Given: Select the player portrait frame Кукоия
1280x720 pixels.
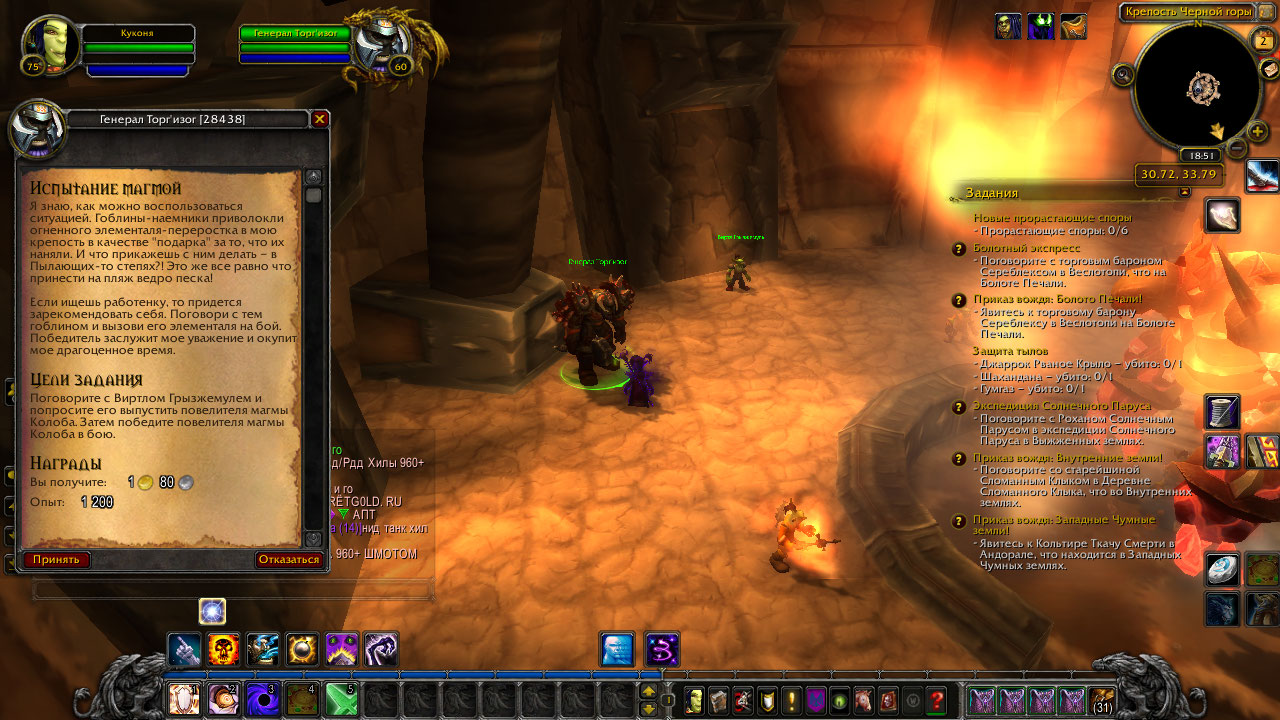Looking at the screenshot, I should [48, 45].
